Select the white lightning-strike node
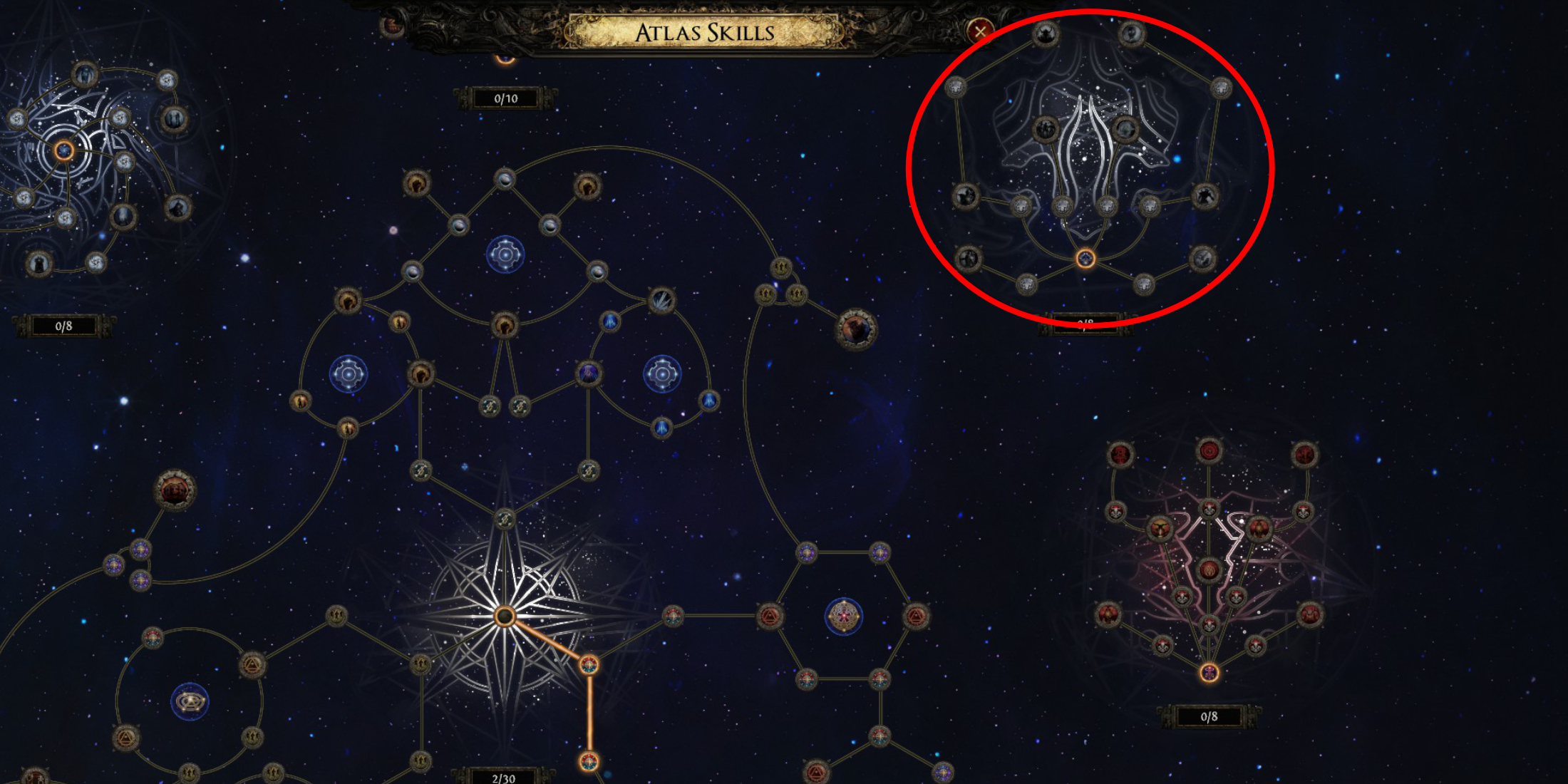1568x784 pixels. click(x=661, y=299)
